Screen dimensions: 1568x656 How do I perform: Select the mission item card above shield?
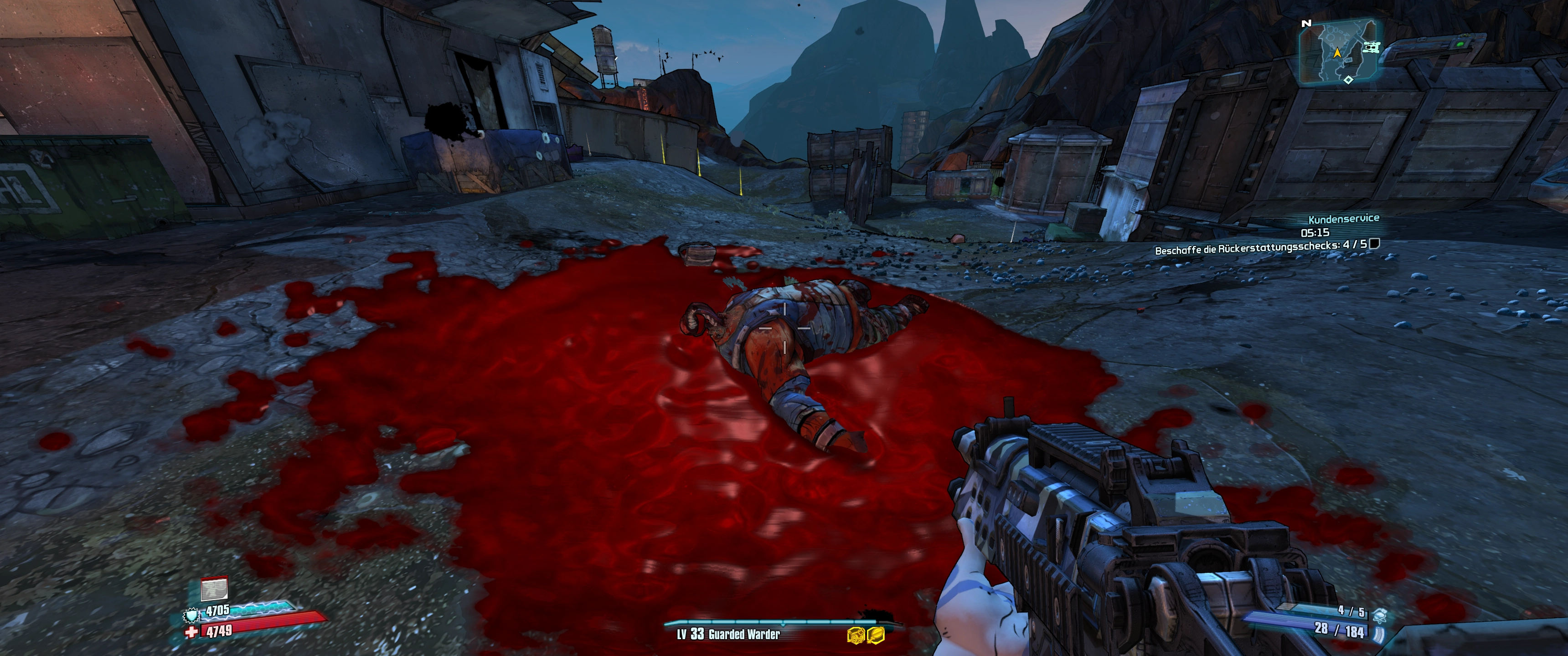[x=214, y=588]
